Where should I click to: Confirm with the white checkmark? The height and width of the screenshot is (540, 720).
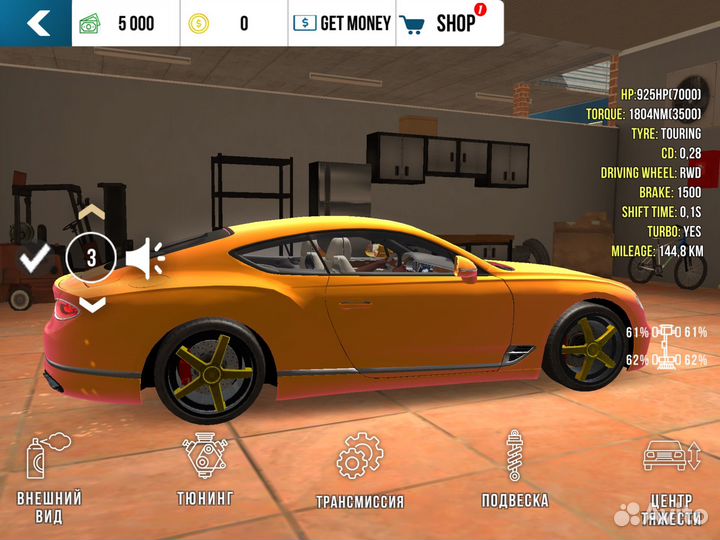point(35,259)
